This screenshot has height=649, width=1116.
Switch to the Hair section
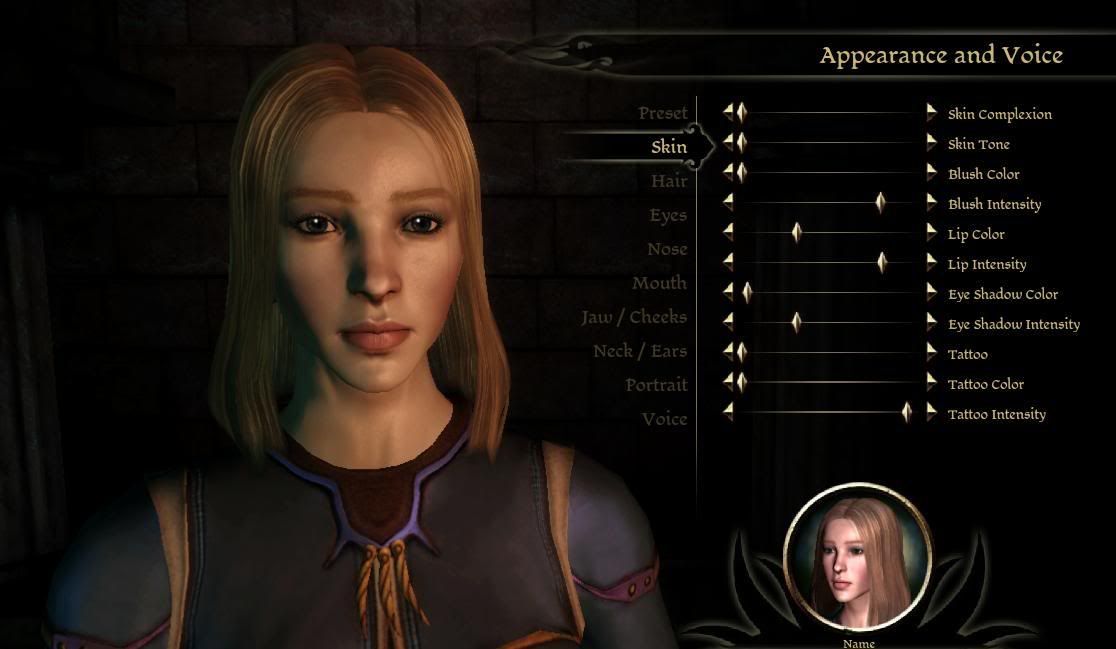(x=669, y=181)
